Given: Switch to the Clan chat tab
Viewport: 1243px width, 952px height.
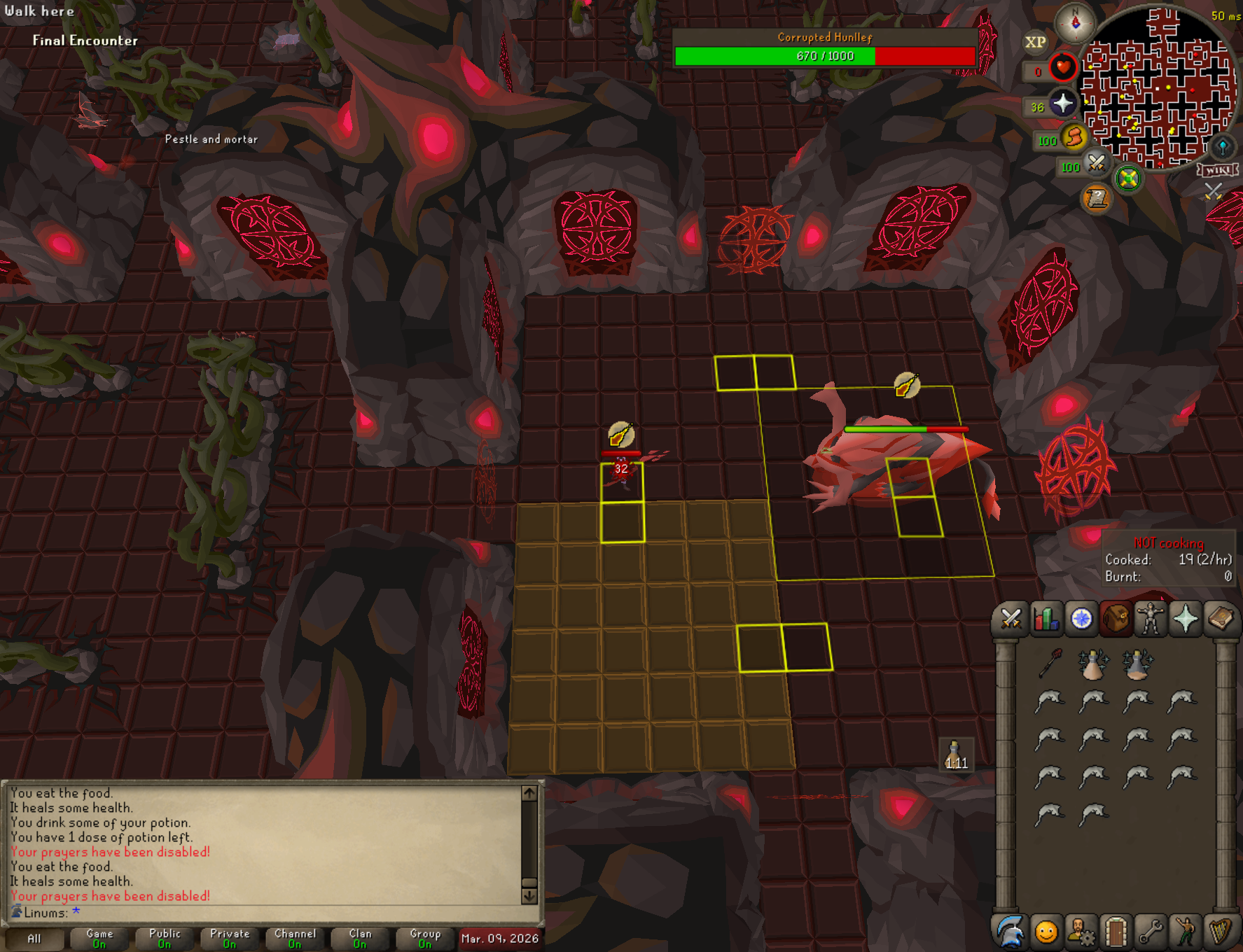Looking at the screenshot, I should 360,938.
